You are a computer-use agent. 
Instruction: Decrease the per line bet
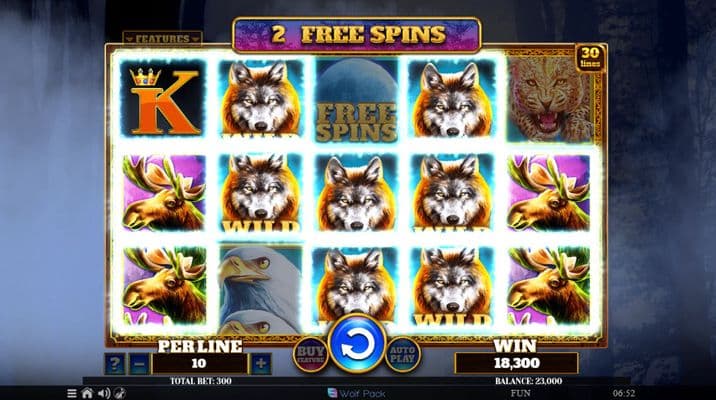[x=141, y=363]
